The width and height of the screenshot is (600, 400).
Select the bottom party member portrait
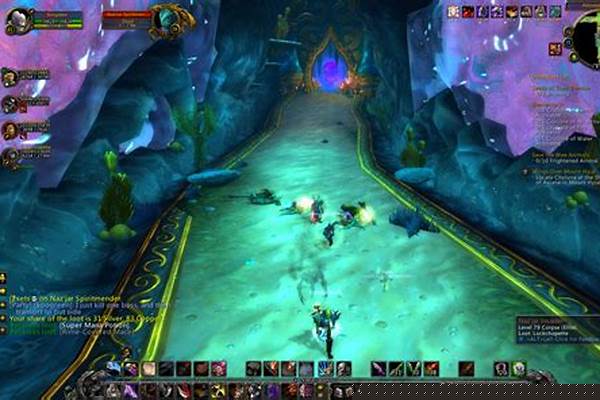coord(10,157)
